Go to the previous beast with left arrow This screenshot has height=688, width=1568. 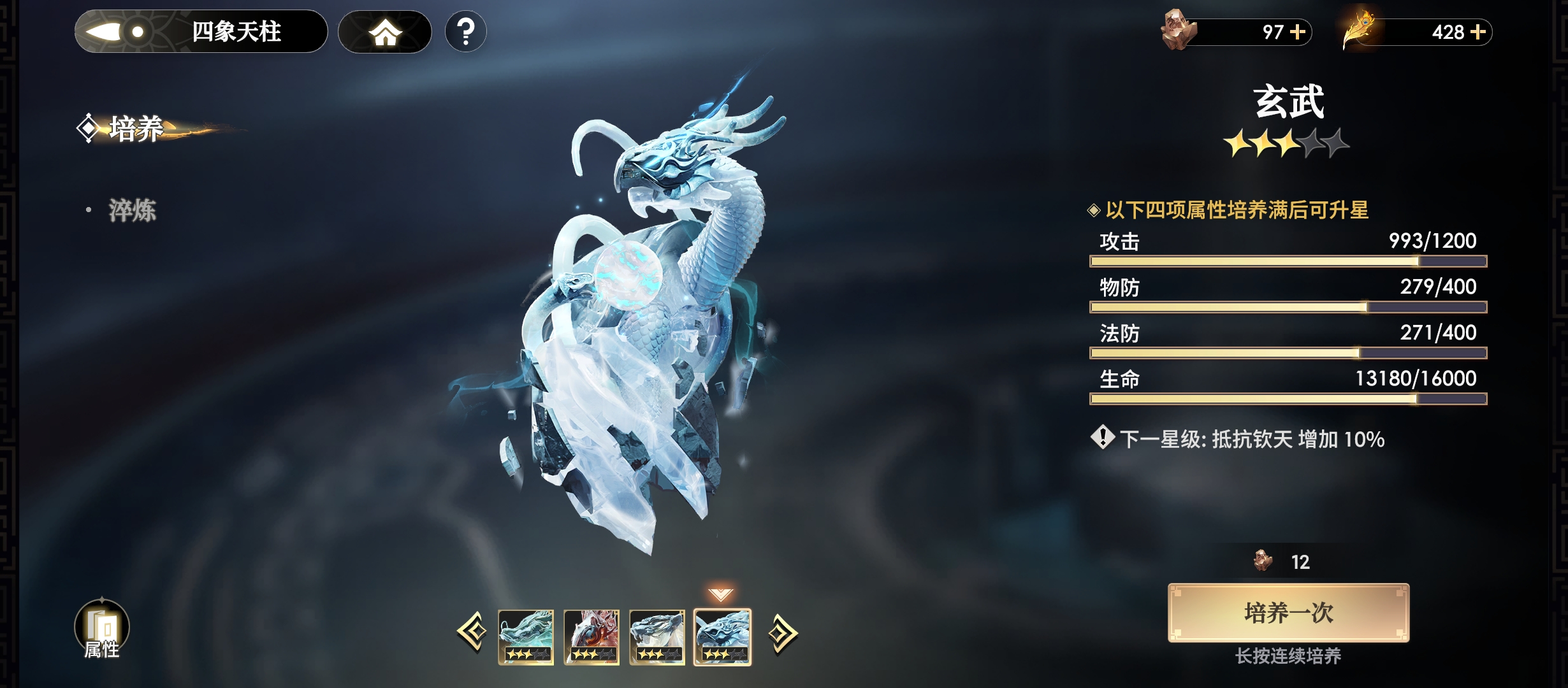[x=472, y=633]
